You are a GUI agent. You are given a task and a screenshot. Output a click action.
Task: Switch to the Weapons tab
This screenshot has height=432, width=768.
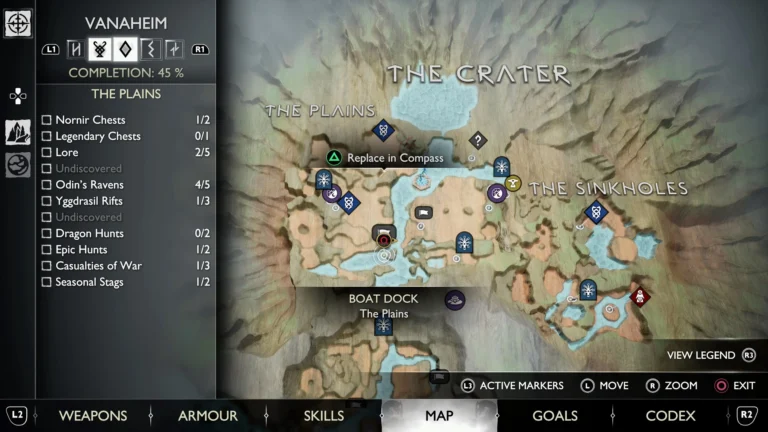pyautogui.click(x=93, y=416)
